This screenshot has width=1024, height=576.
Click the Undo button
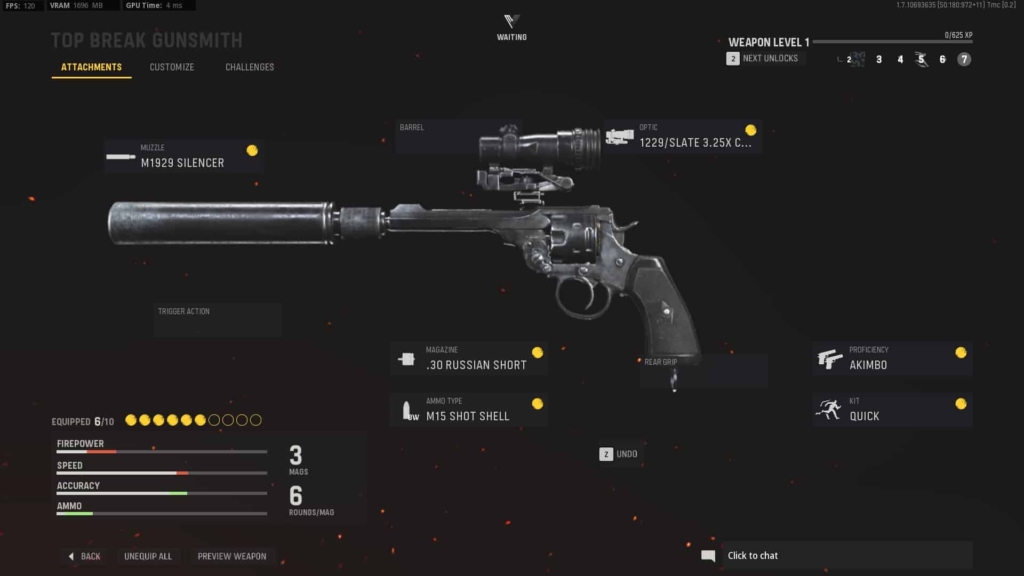(619, 454)
